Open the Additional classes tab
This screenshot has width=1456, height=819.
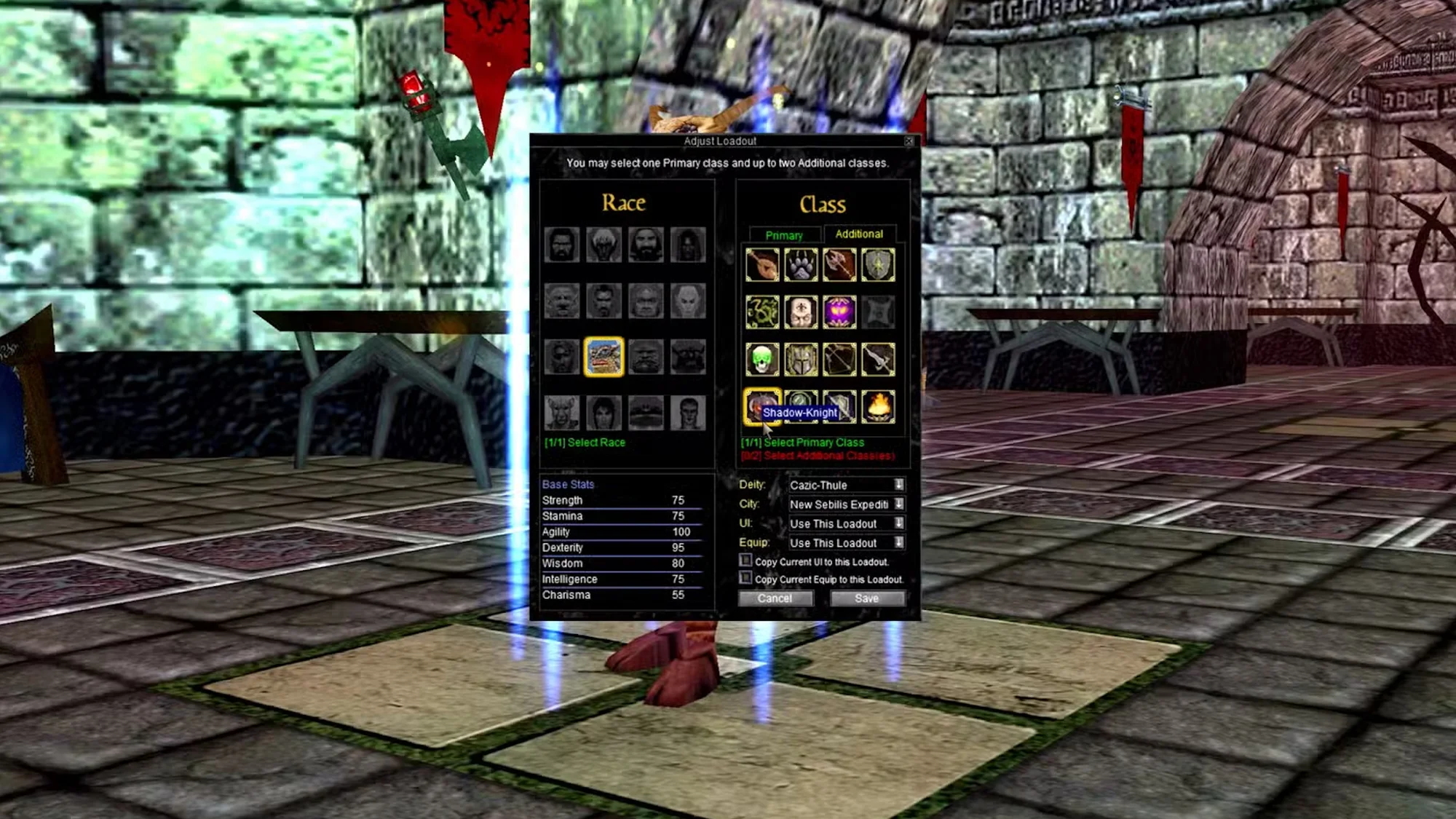(860, 234)
